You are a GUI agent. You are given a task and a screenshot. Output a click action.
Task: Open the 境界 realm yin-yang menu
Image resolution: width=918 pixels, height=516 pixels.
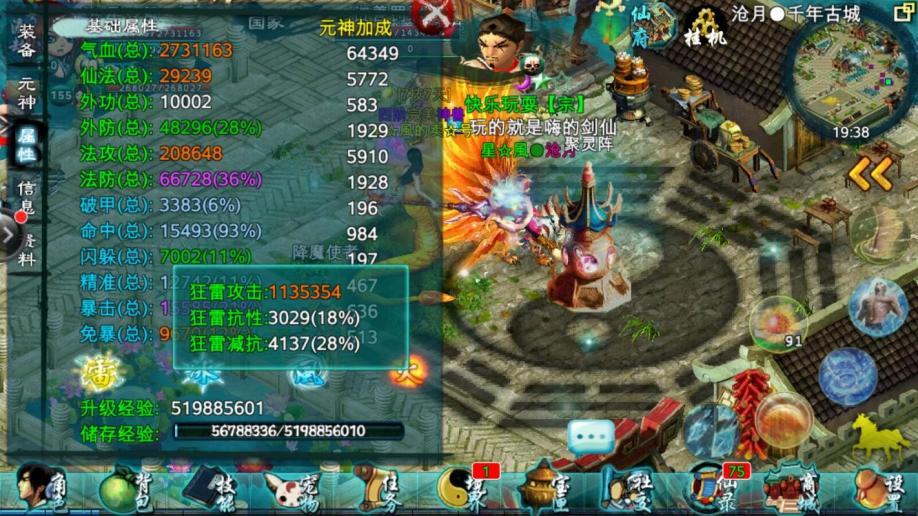(x=462, y=489)
